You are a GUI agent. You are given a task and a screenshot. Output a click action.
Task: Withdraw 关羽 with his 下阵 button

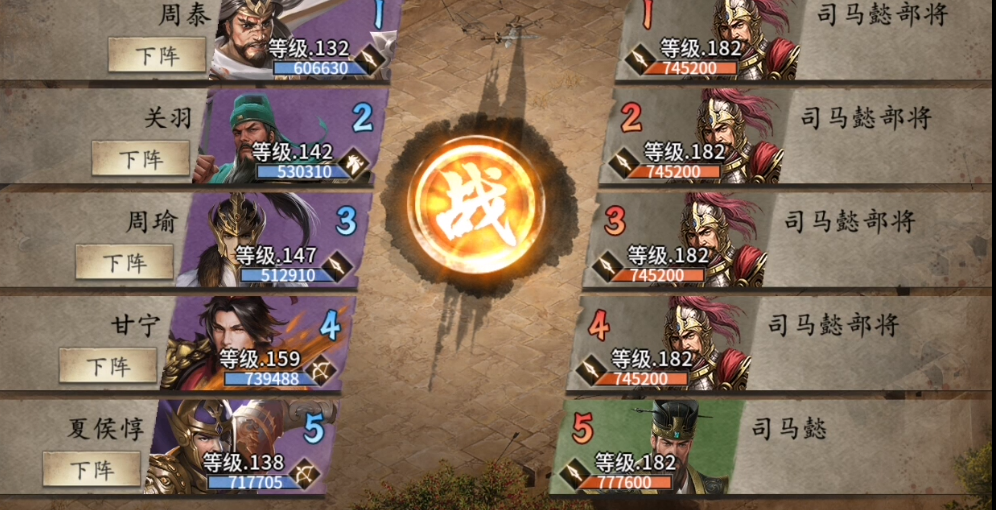[141, 158]
